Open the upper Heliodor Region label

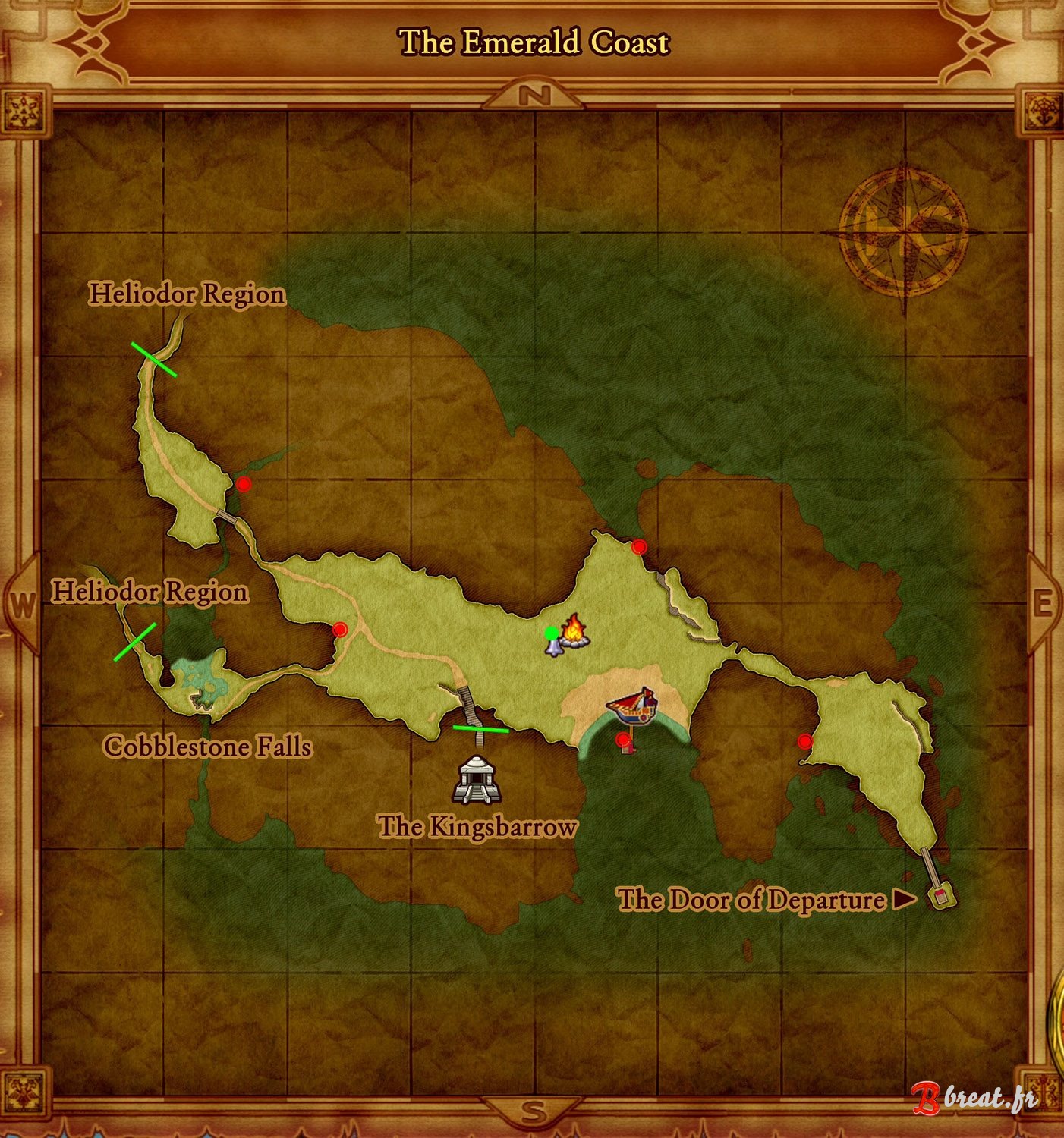tap(188, 294)
